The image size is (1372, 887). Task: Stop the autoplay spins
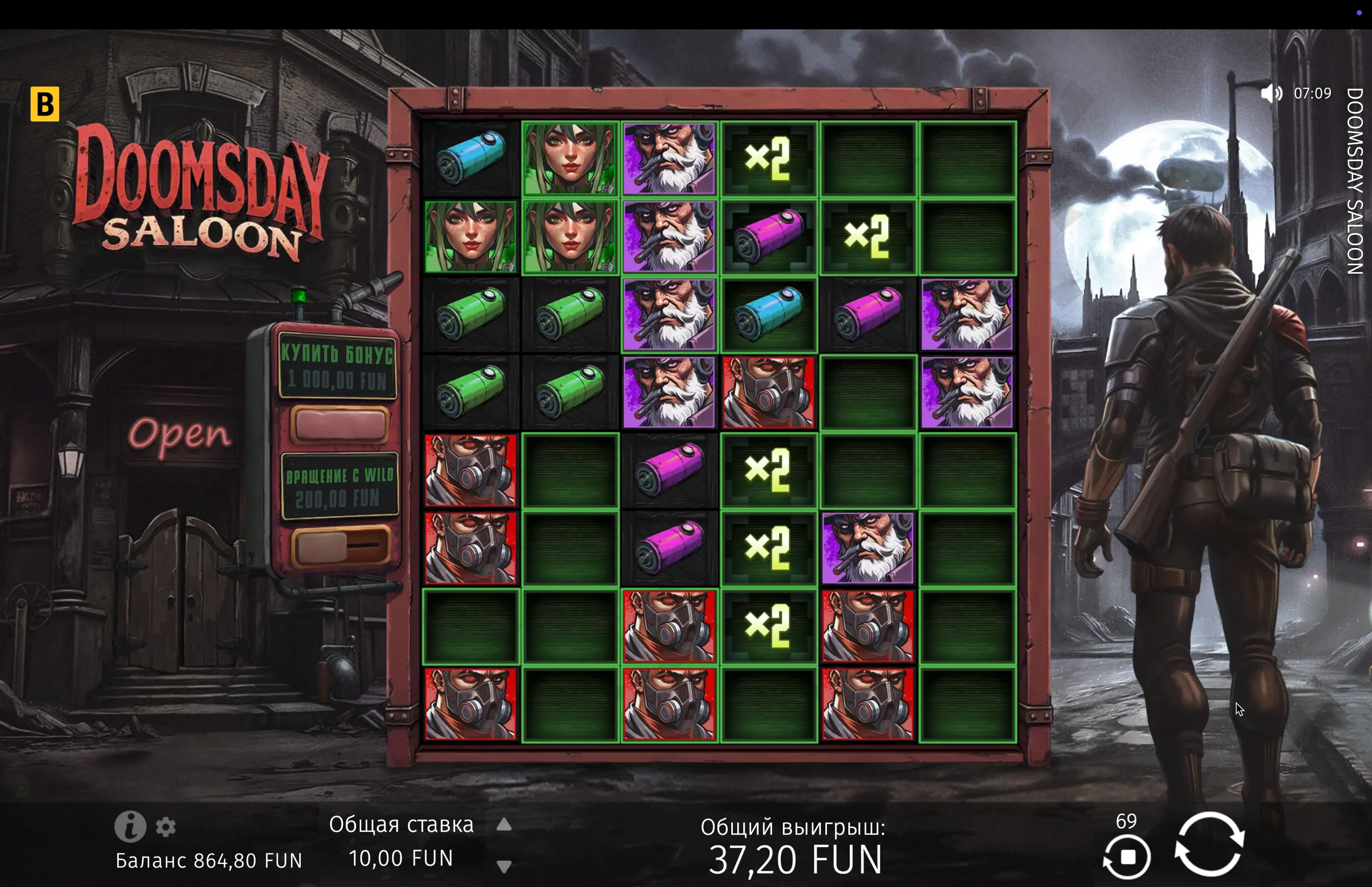[x=1127, y=857]
